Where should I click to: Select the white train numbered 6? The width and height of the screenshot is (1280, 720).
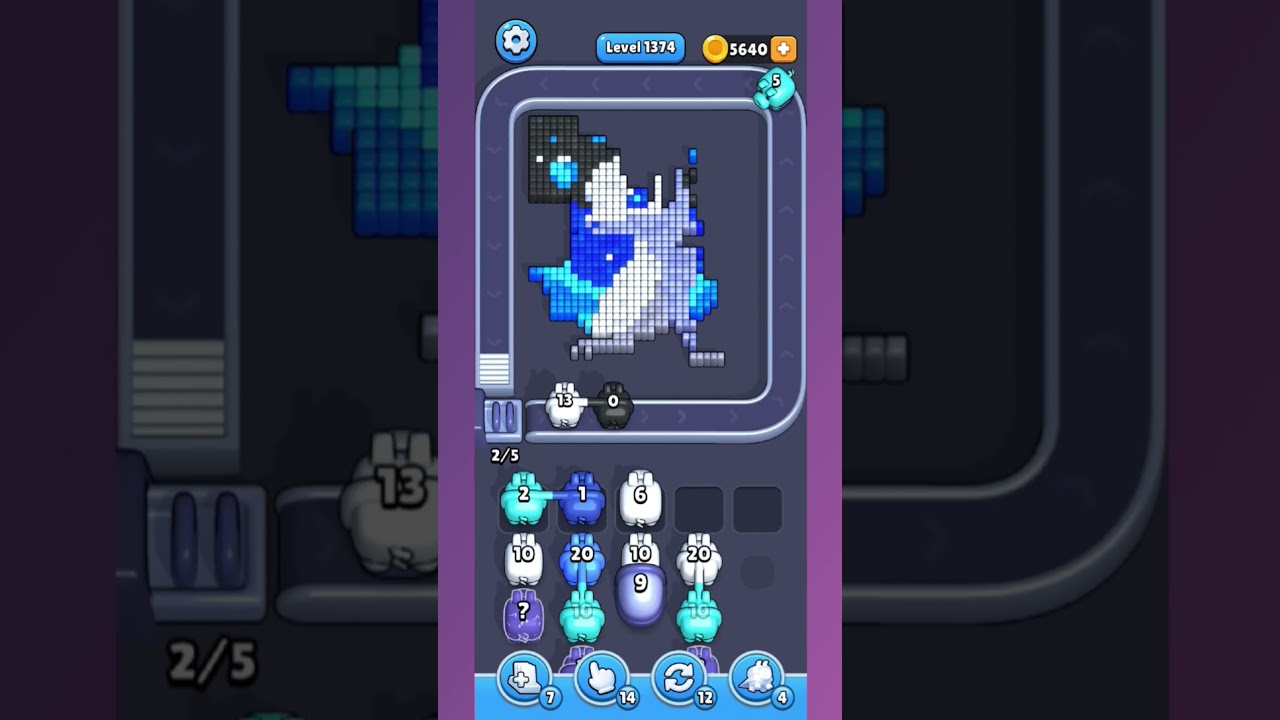(641, 497)
